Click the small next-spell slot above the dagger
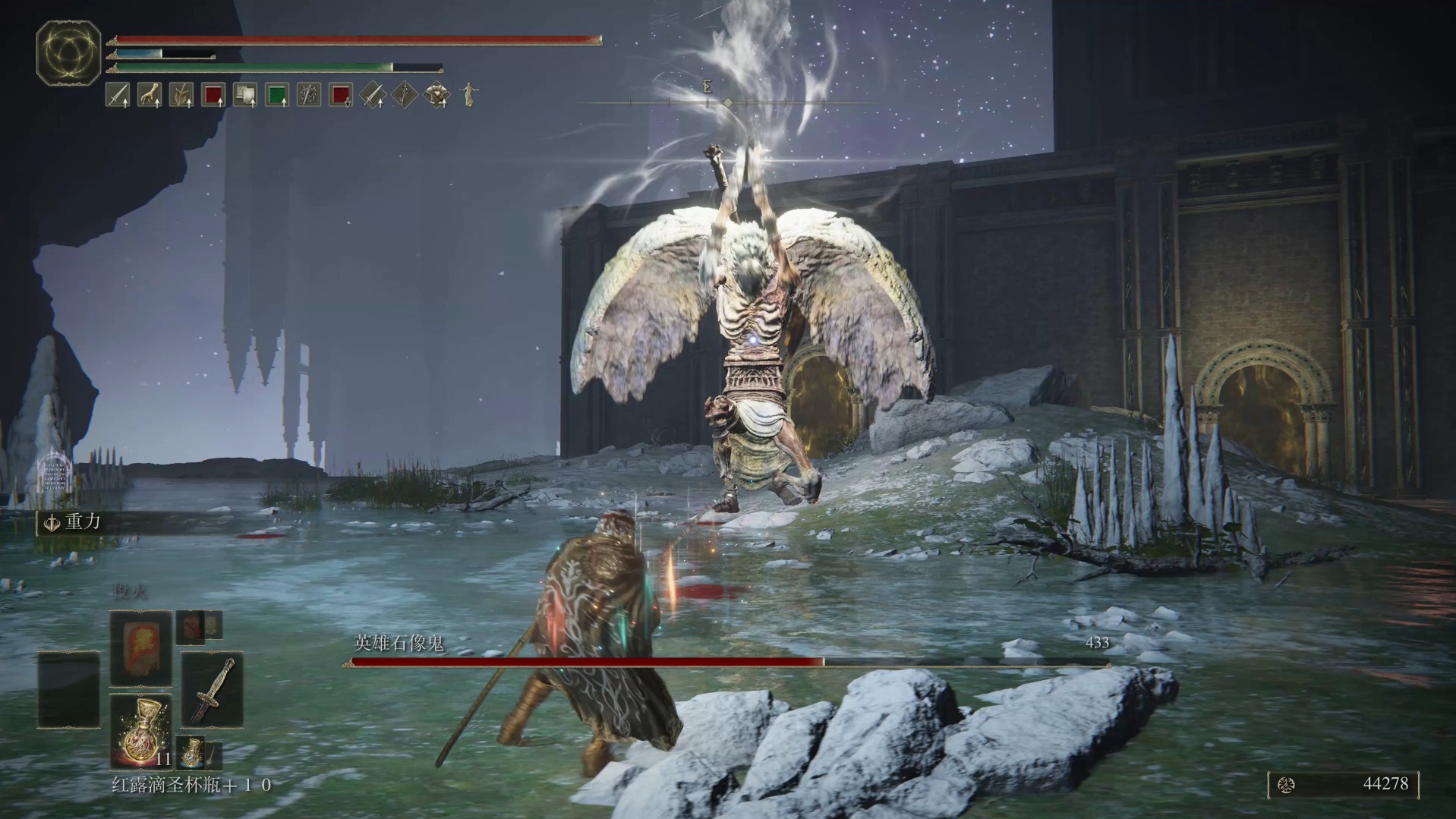This screenshot has height=819, width=1456. tap(199, 627)
